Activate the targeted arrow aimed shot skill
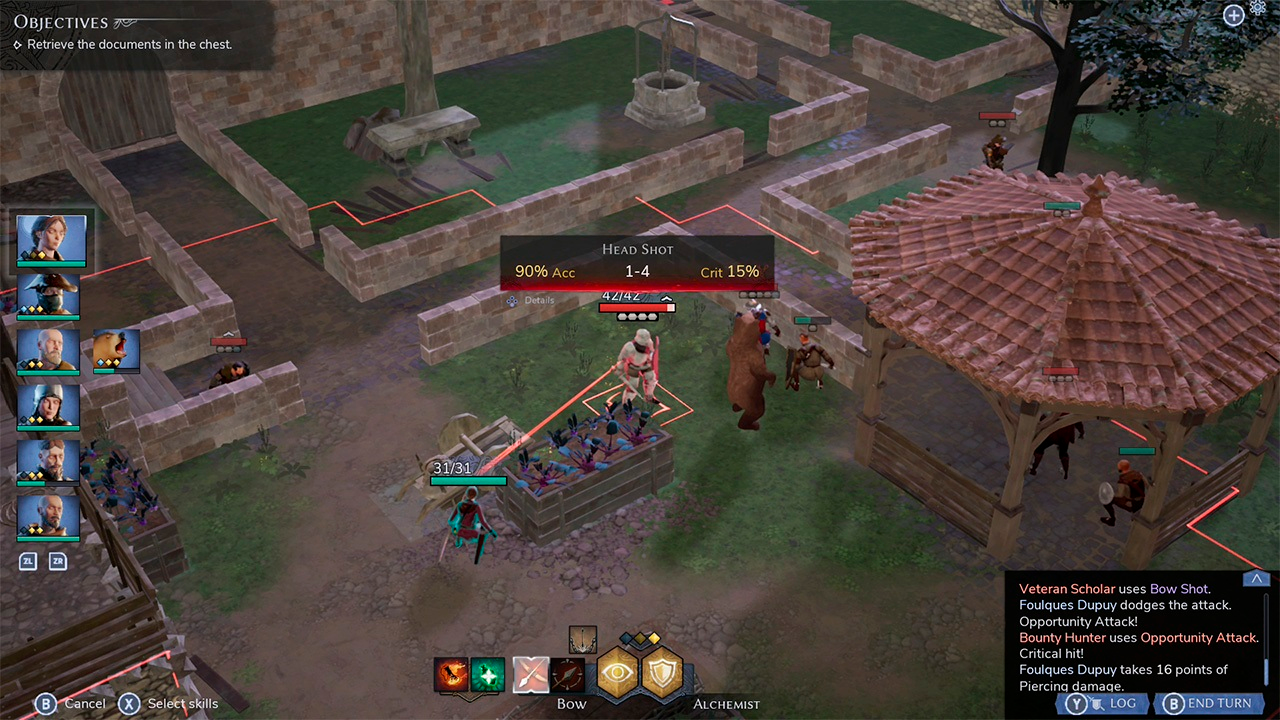 [x=567, y=675]
